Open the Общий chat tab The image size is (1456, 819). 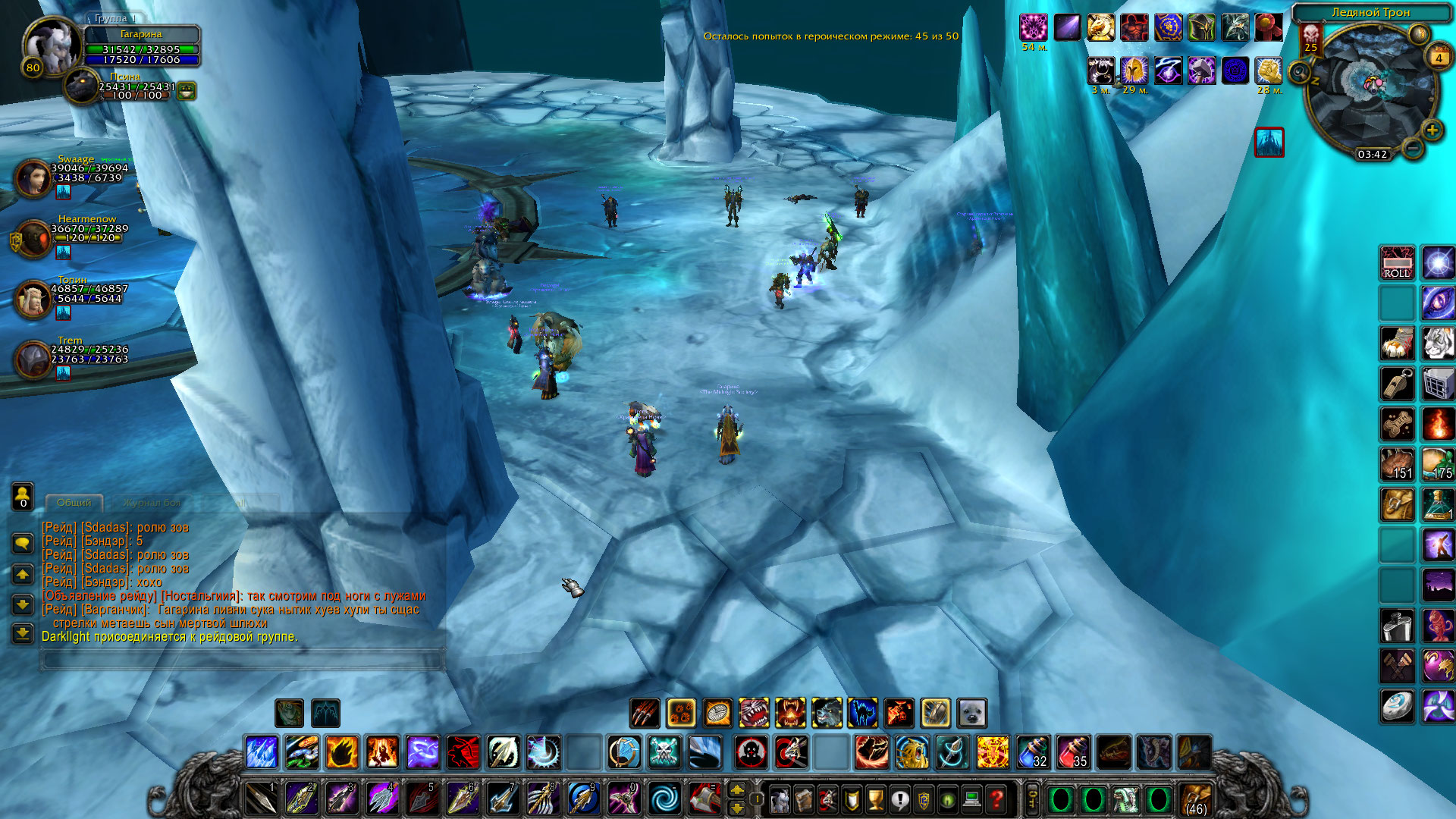tap(74, 503)
